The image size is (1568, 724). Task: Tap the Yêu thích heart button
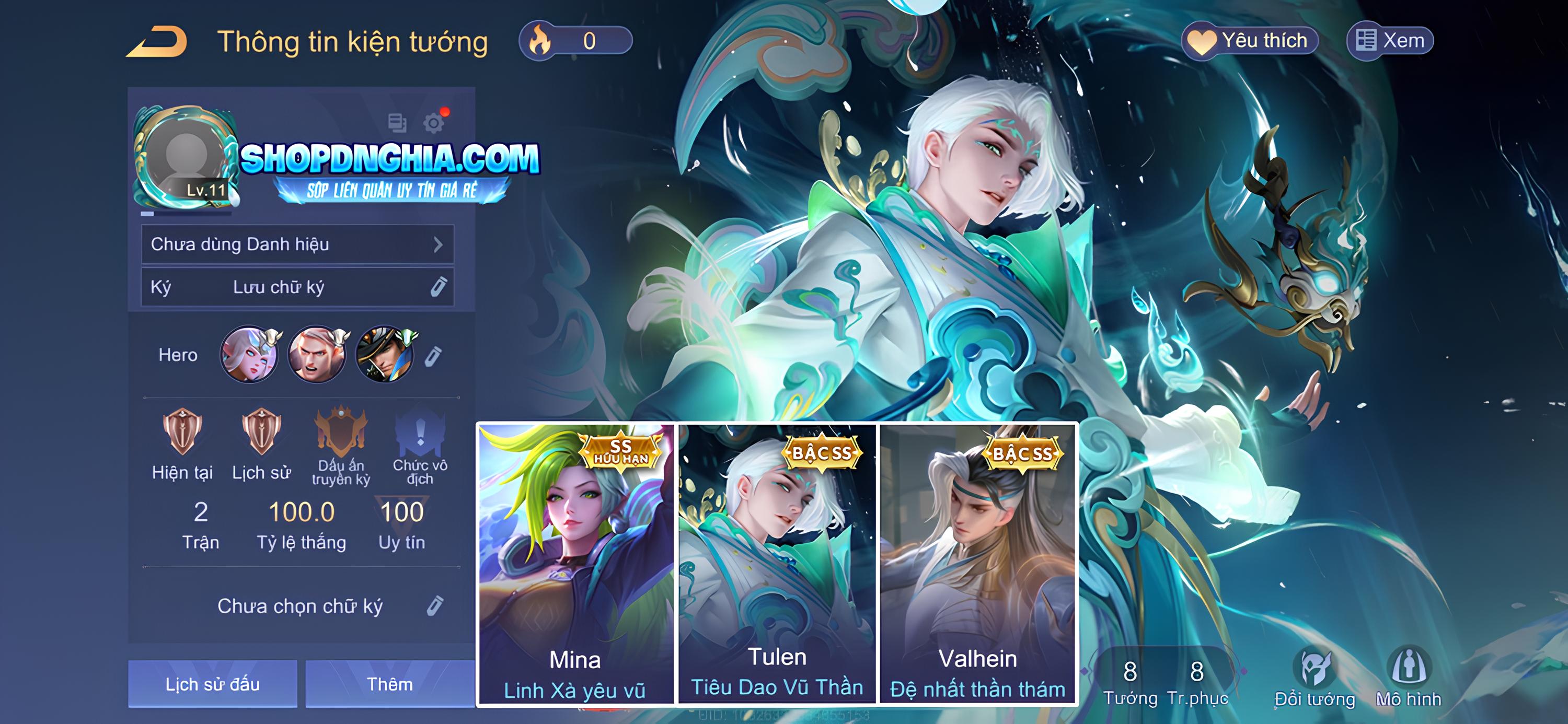pos(1250,41)
